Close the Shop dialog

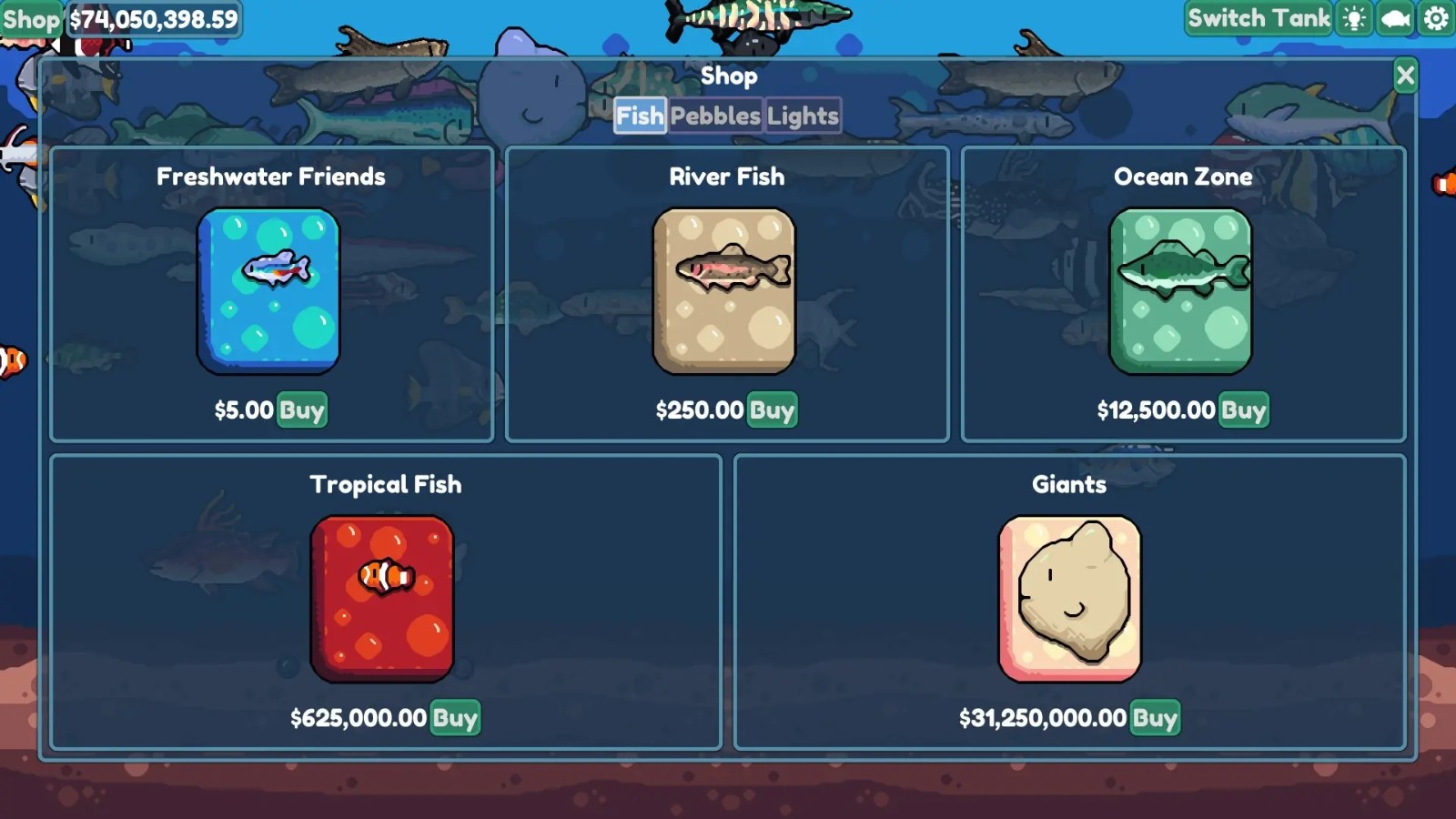1405,75
